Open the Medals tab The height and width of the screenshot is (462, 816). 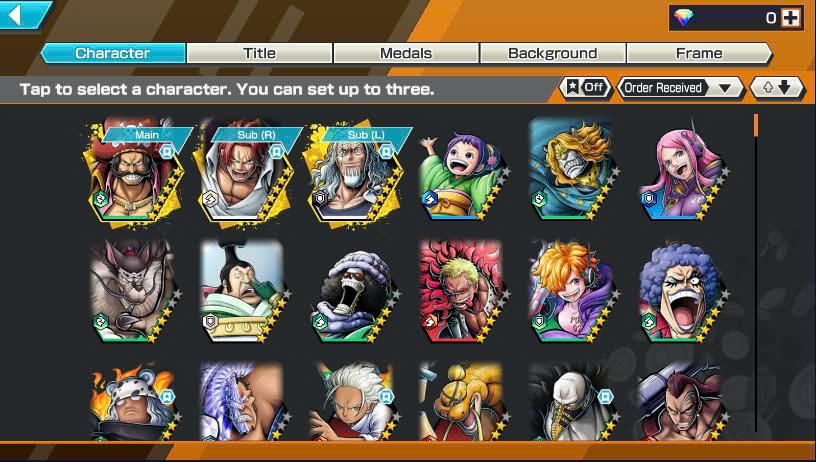[x=406, y=53]
